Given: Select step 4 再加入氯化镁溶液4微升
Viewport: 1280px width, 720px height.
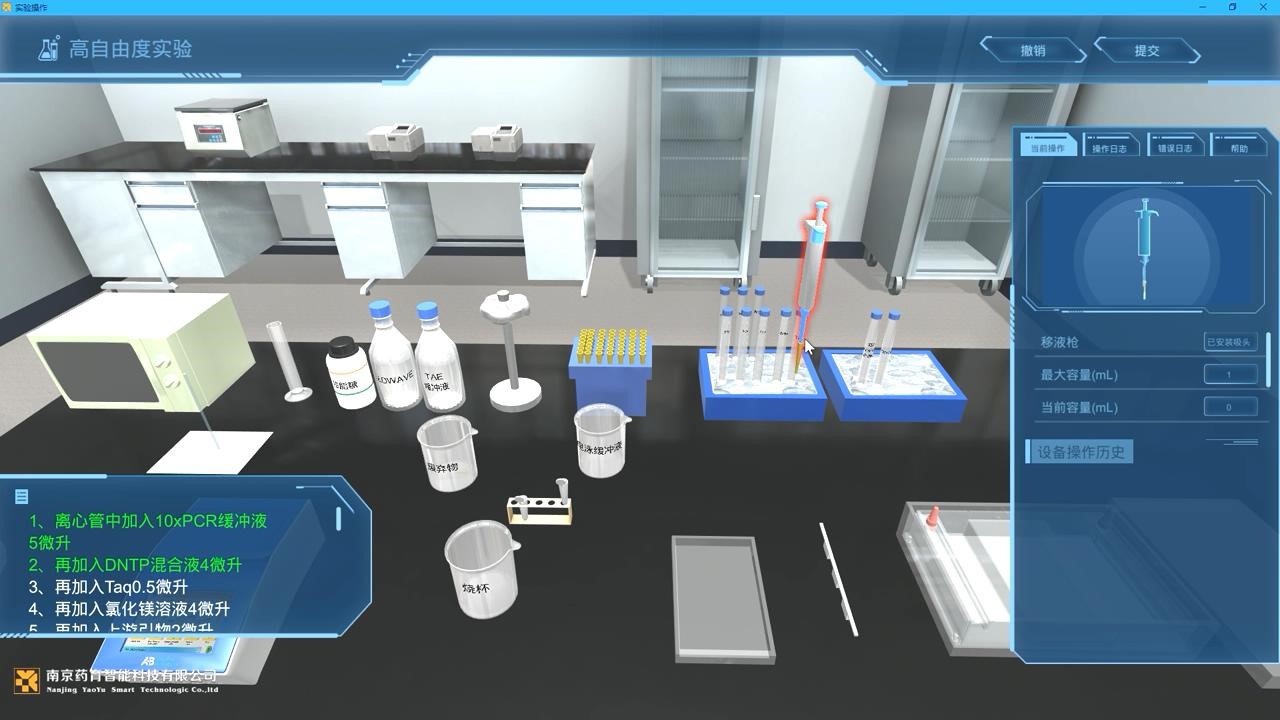Looking at the screenshot, I should (141, 609).
